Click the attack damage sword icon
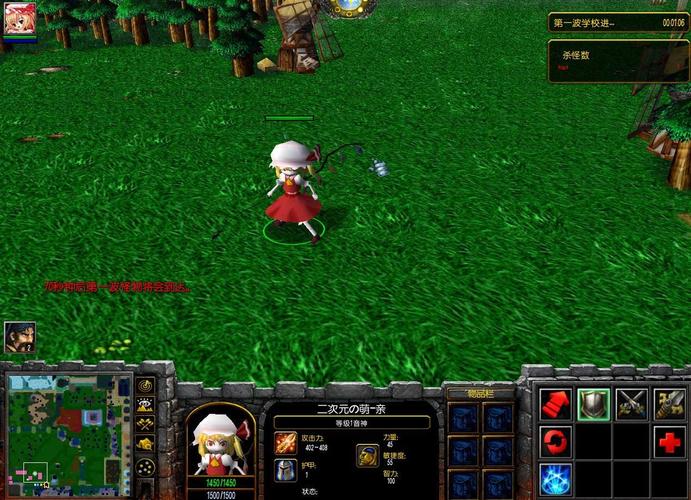Screen dimensions: 691x500 pyautogui.click(x=286, y=442)
